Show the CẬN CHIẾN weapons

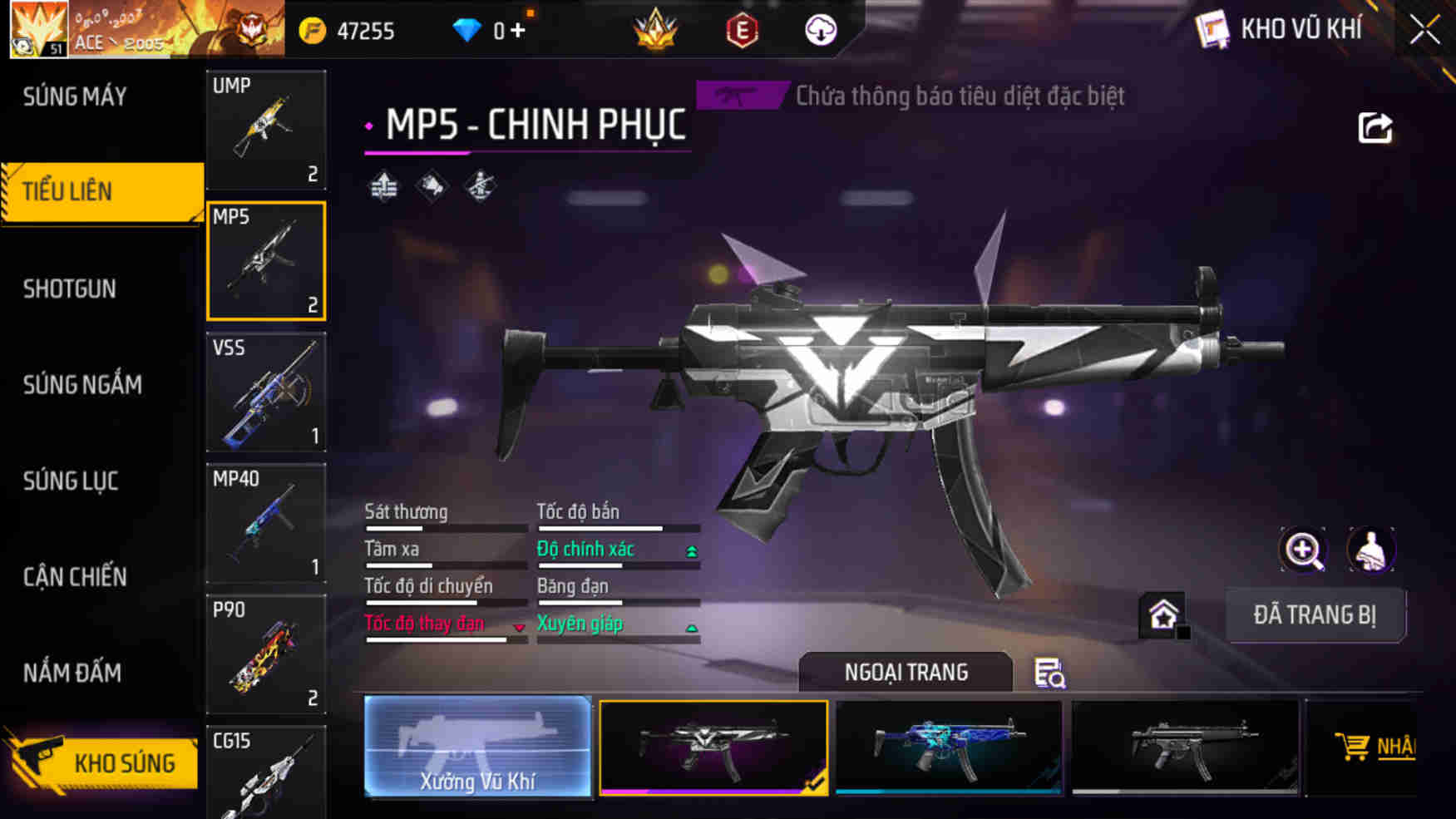[x=75, y=576]
